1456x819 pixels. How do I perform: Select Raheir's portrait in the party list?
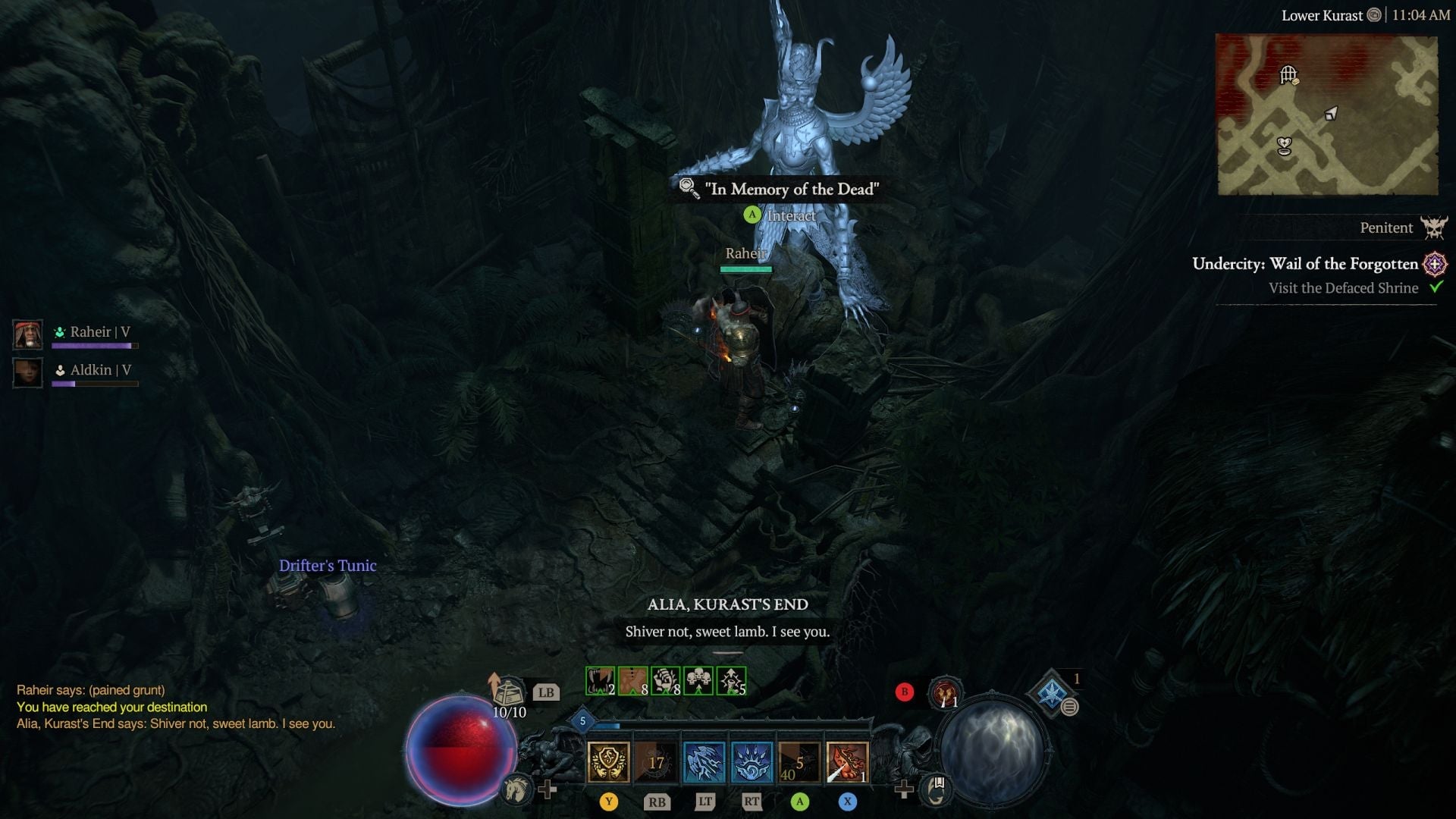point(27,334)
